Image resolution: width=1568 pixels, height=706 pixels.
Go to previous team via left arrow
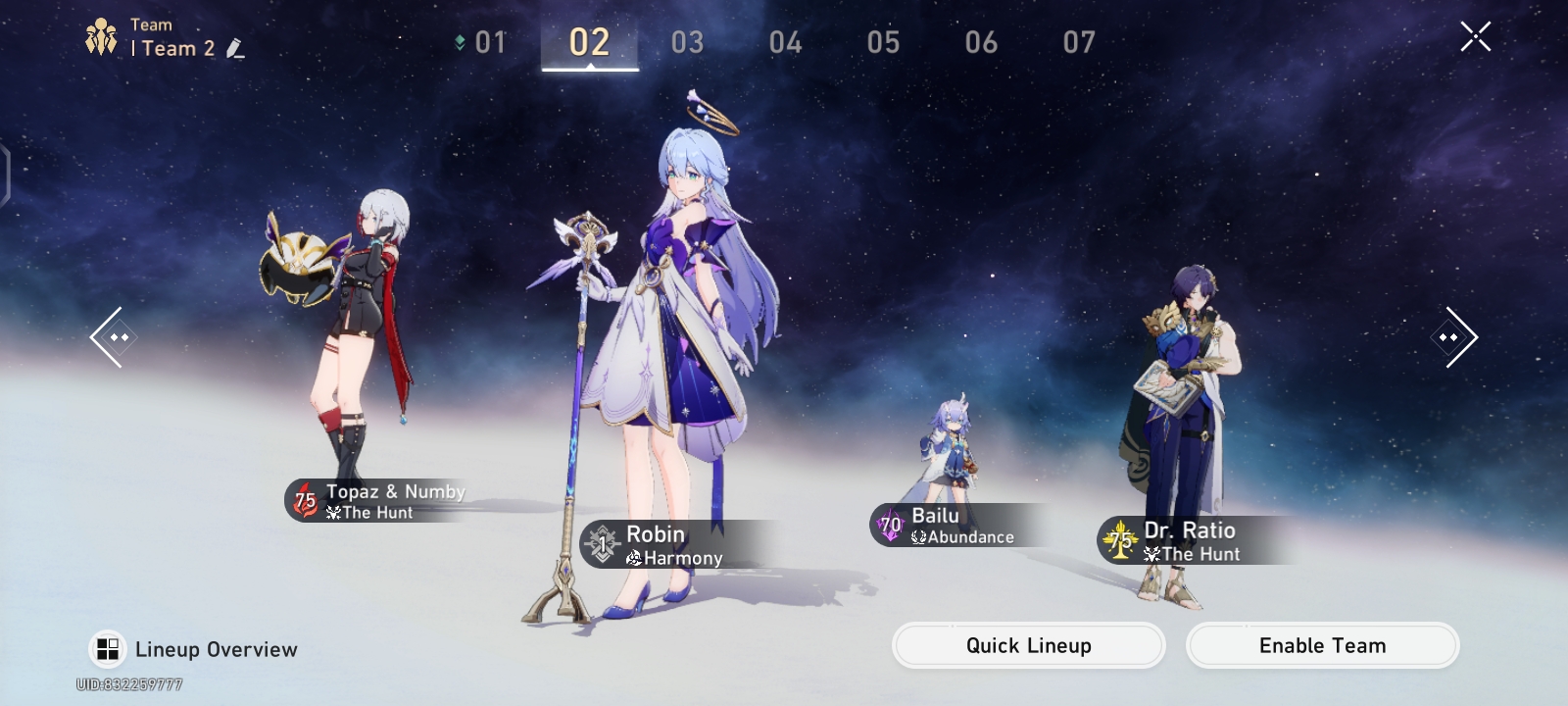coord(115,336)
